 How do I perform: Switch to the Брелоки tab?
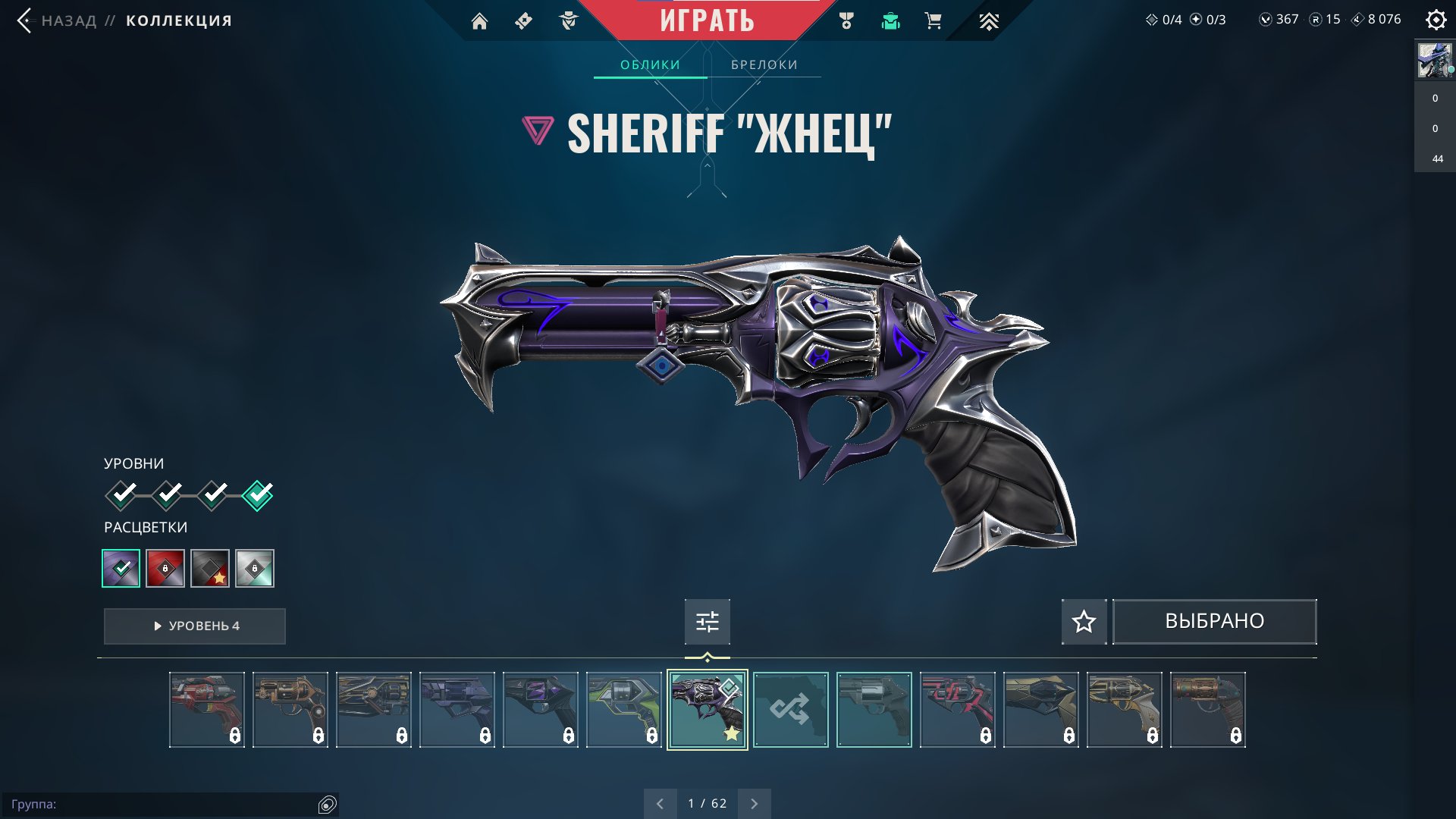click(x=764, y=64)
